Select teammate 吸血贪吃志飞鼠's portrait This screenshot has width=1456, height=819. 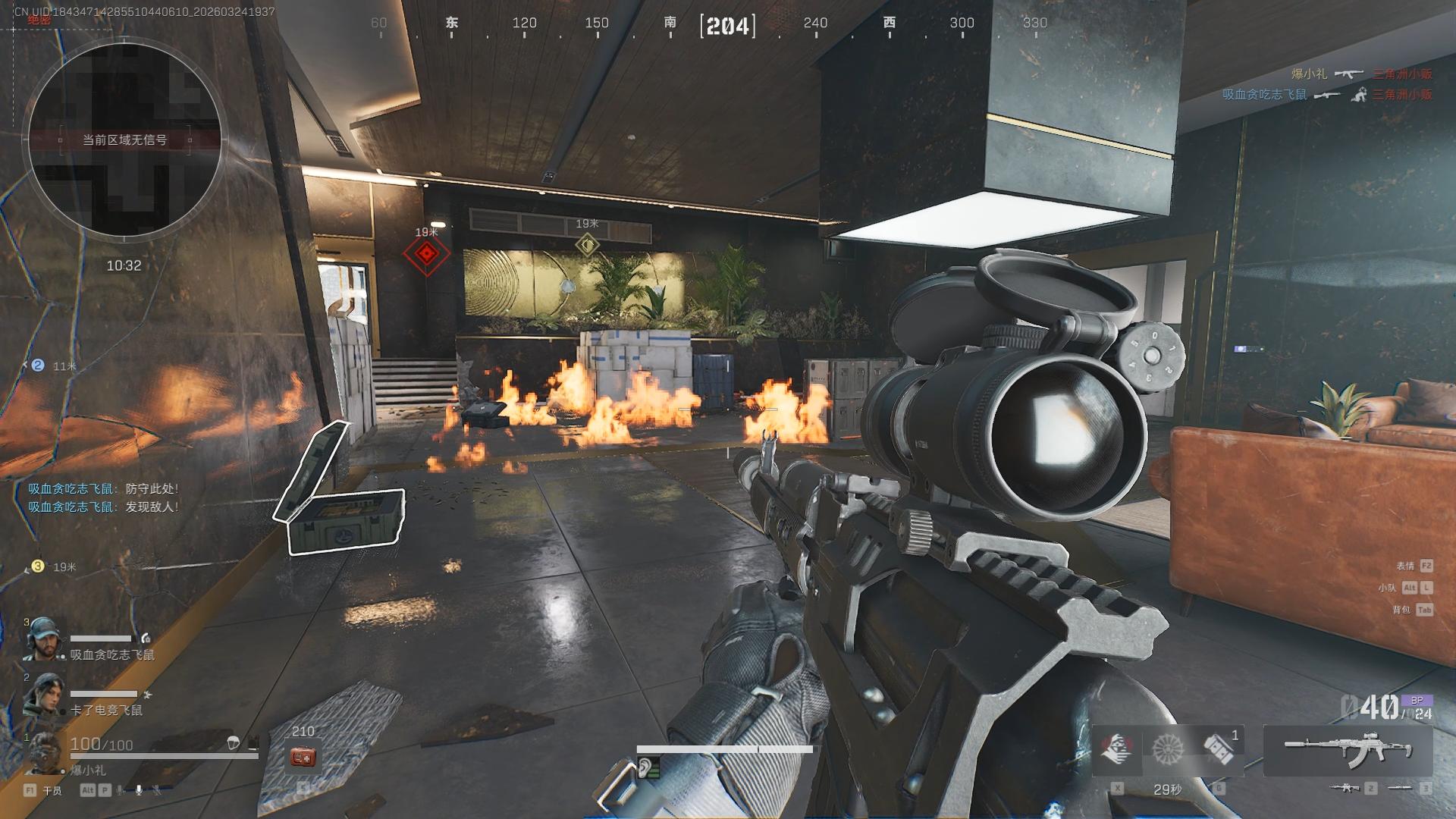coord(42,639)
